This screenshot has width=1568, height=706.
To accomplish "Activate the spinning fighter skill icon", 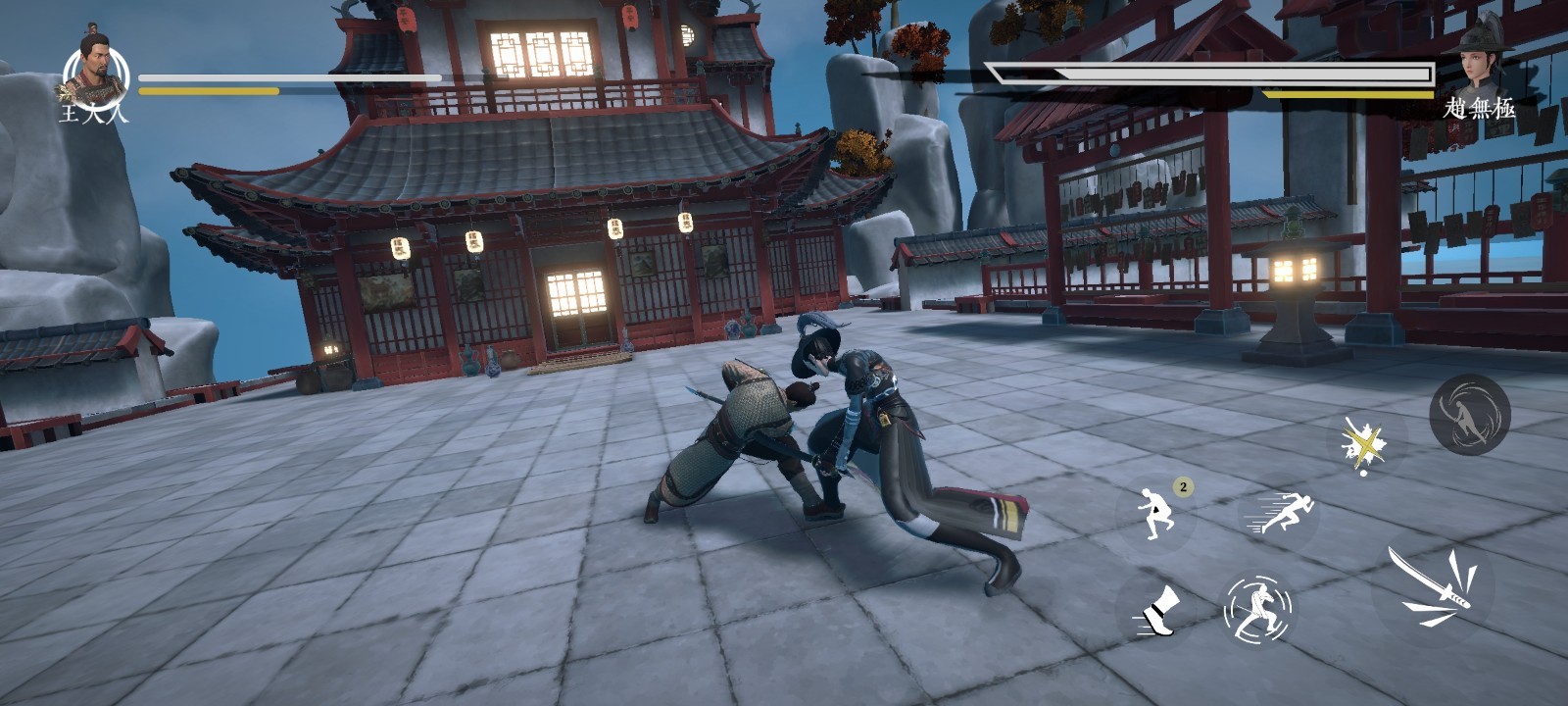I will point(1257,609).
